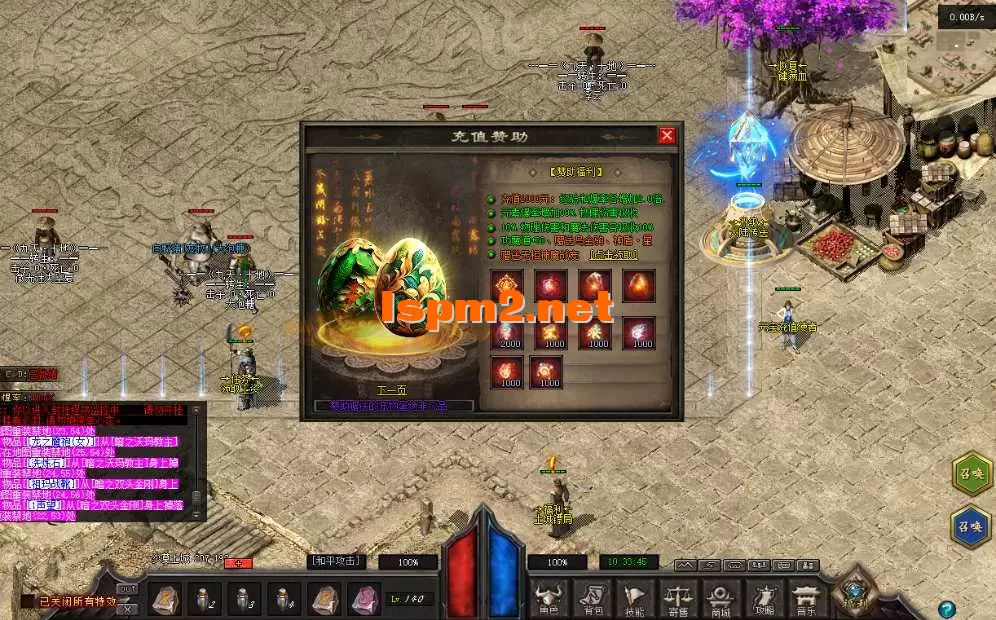Image resolution: width=996 pixels, height=620 pixels.
Task: Open the 商城 shop
Action: click(721, 596)
